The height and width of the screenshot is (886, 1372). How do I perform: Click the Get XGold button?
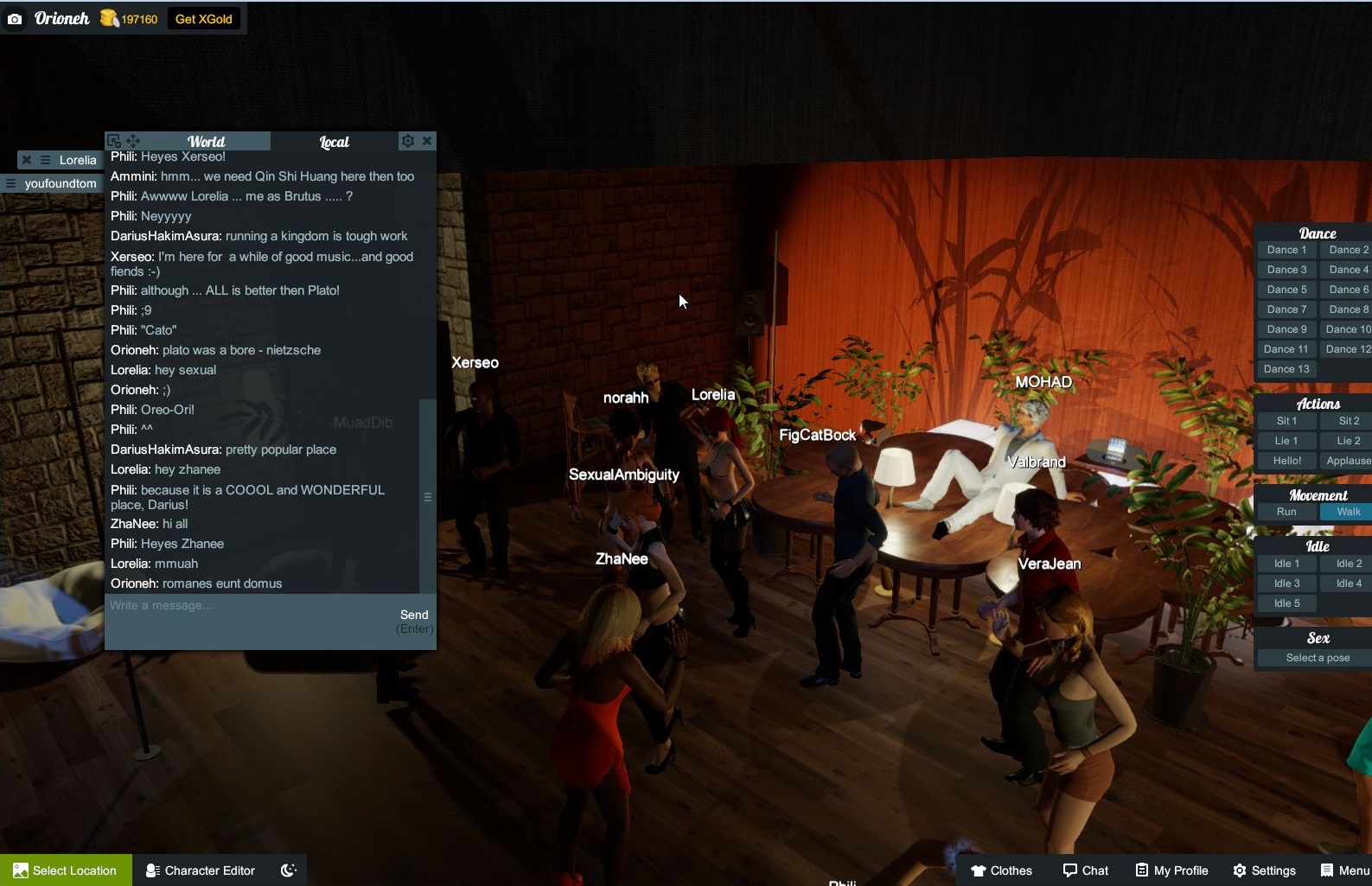[x=203, y=17]
